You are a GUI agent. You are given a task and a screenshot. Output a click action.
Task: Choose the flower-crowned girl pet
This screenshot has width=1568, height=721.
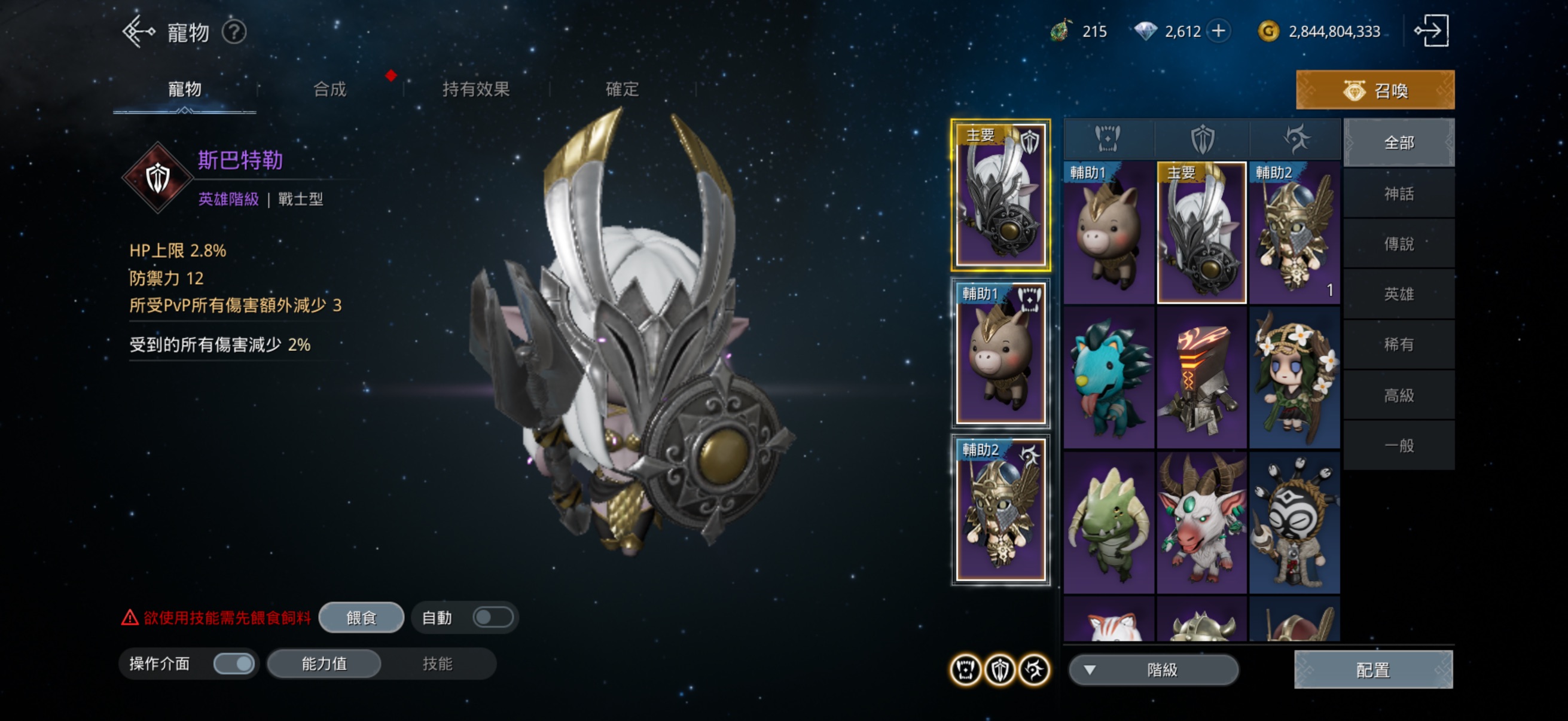click(1294, 378)
